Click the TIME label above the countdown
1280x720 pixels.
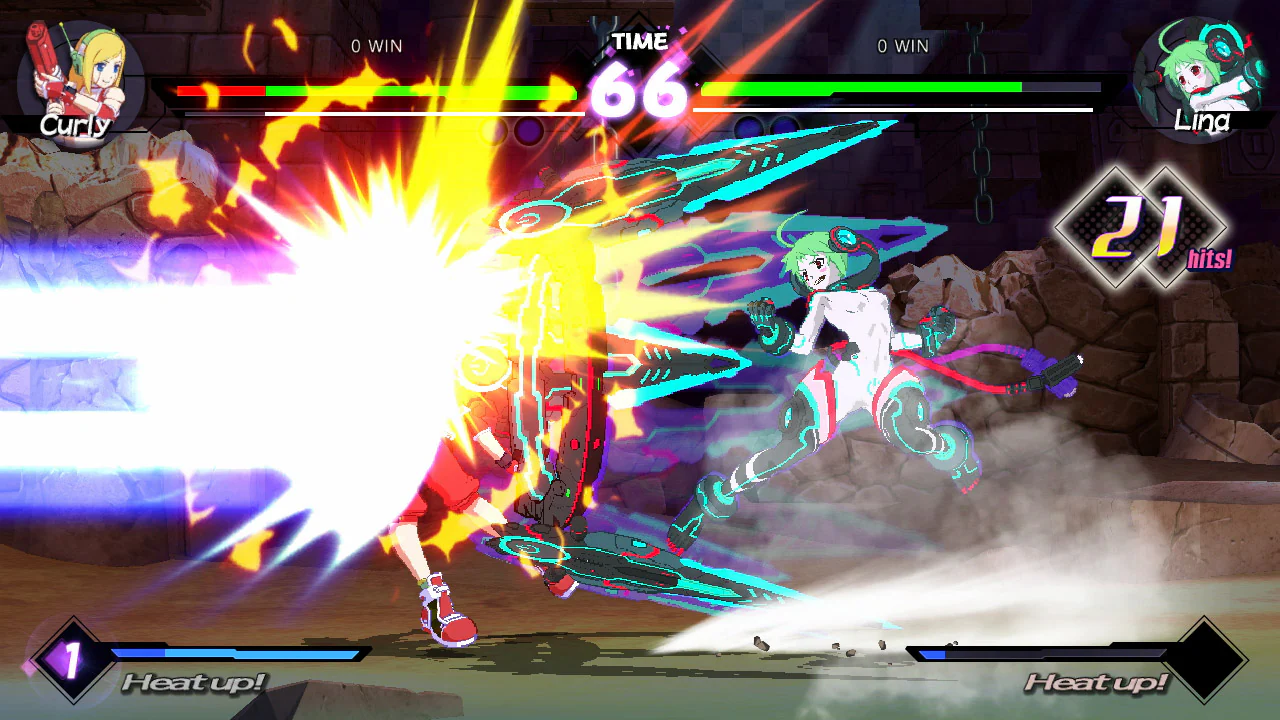point(641,42)
